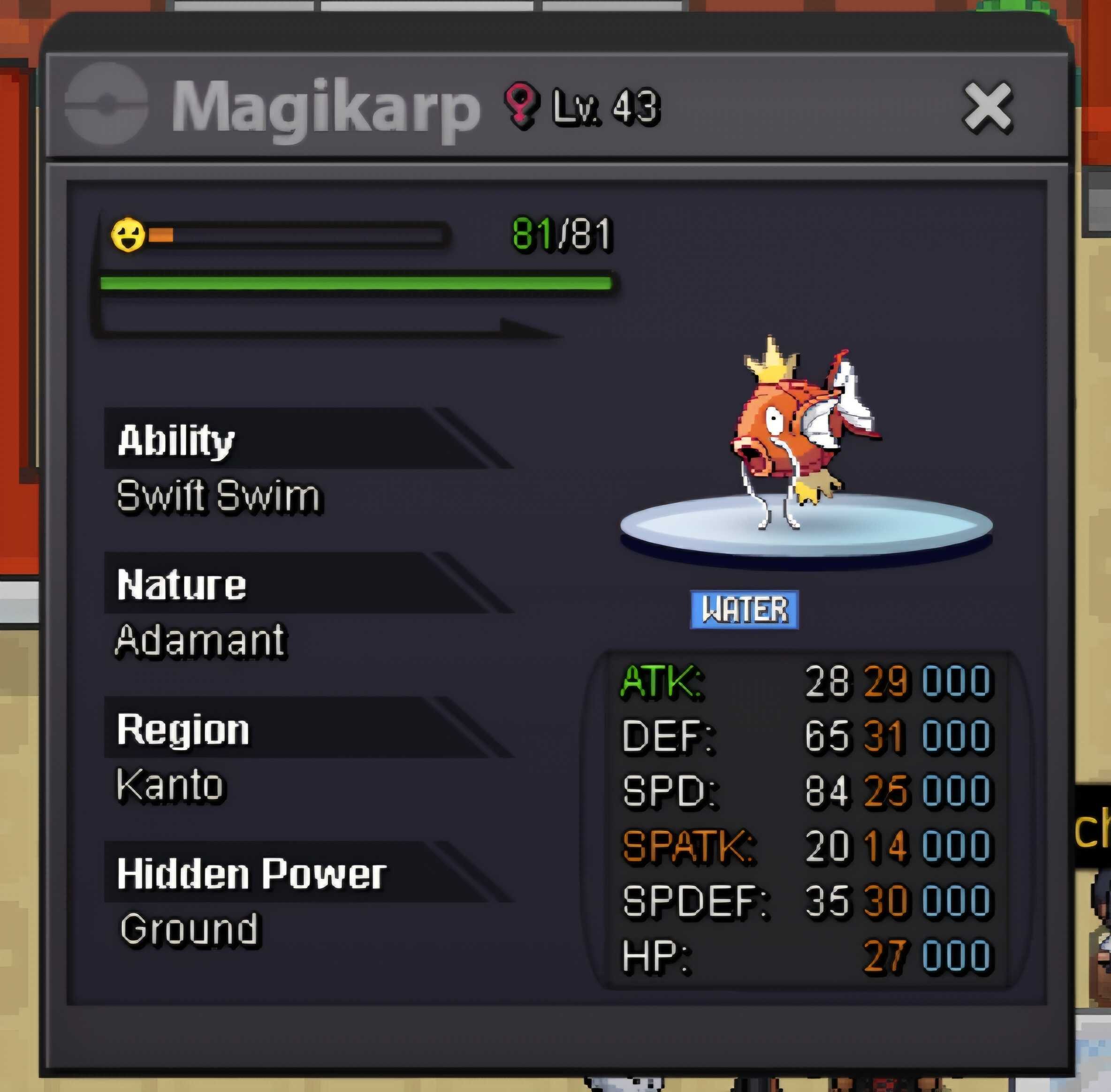Select the Swift Swim ability entry
The image size is (1111, 1092).
[x=218, y=496]
